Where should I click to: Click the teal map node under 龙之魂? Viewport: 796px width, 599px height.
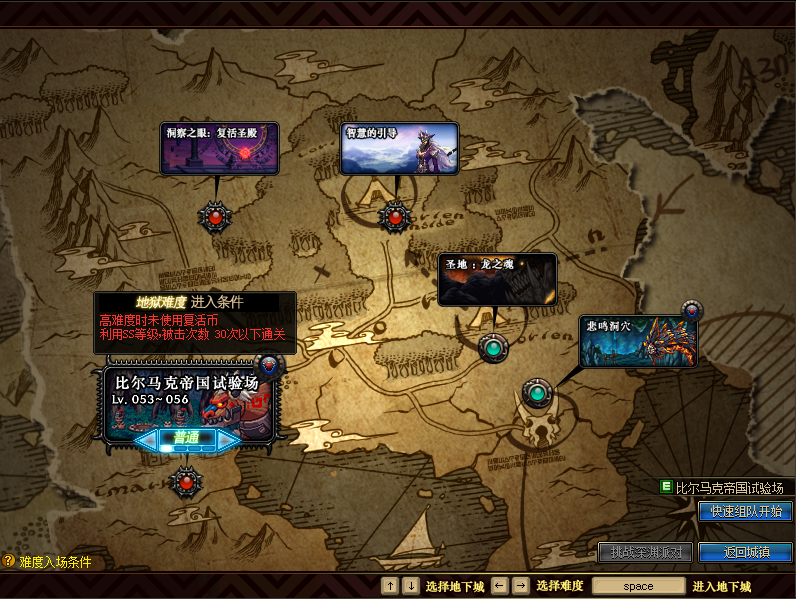493,347
